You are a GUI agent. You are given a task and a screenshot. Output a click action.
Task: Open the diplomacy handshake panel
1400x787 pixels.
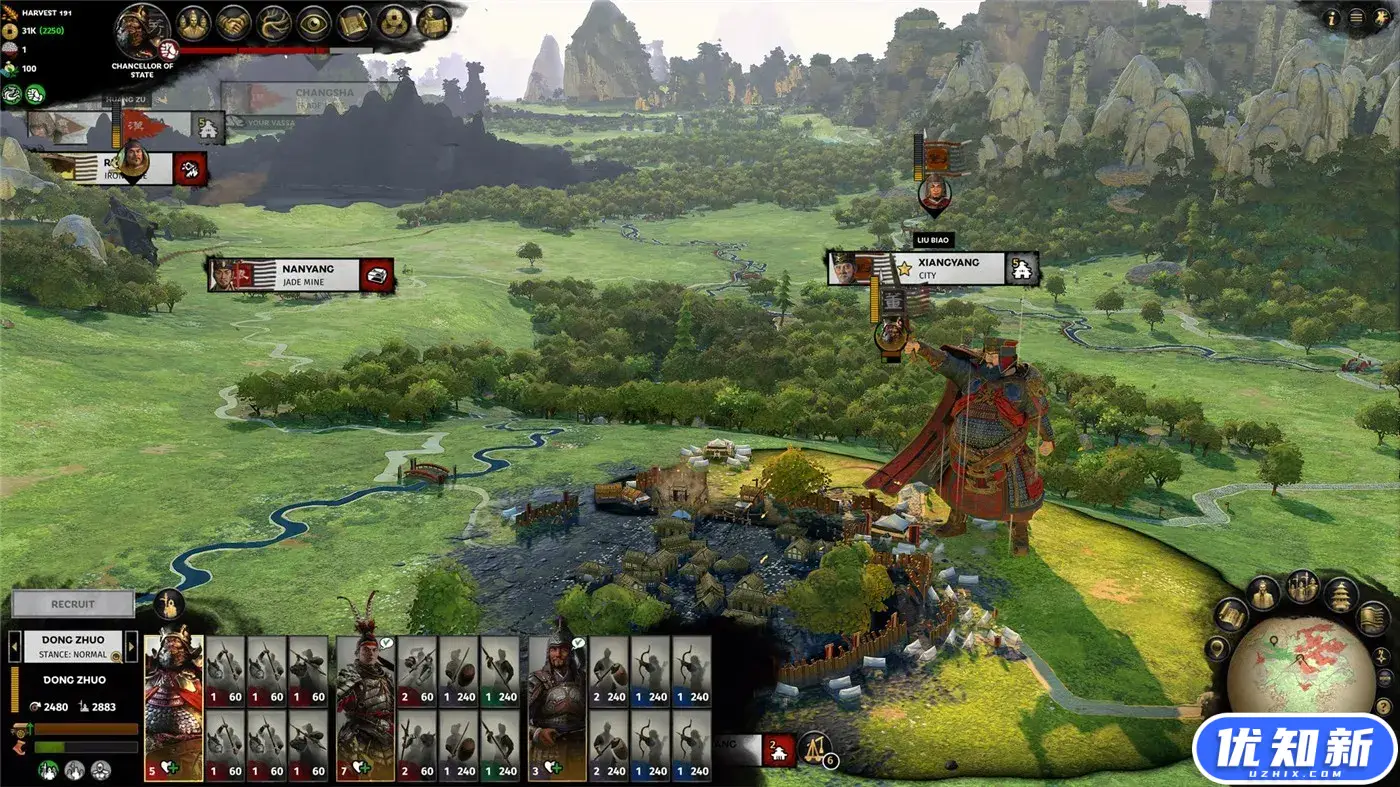point(234,23)
